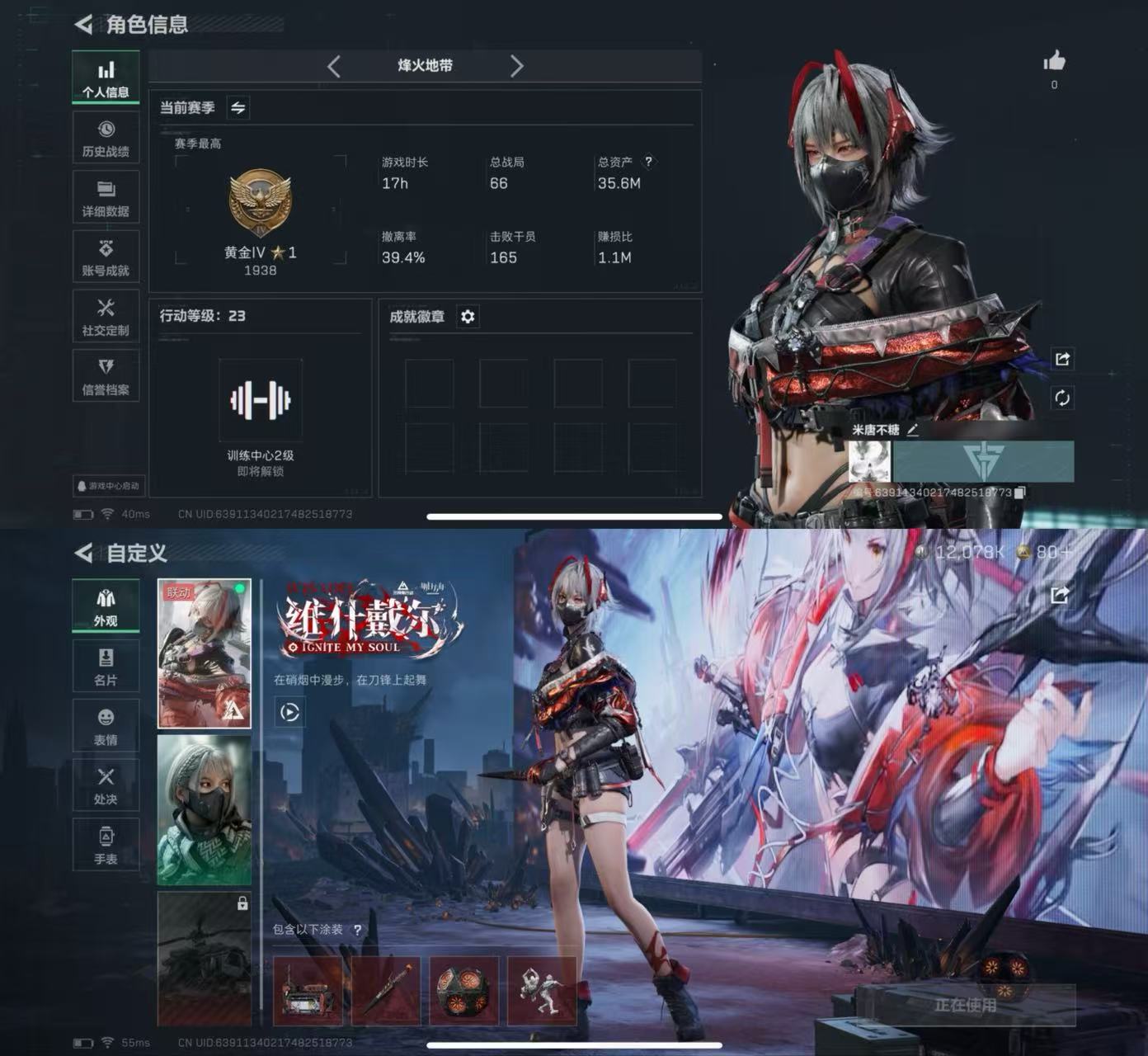The width and height of the screenshot is (1148, 1056).
Task: Open the 账号成就 achievements panel
Action: (x=106, y=256)
